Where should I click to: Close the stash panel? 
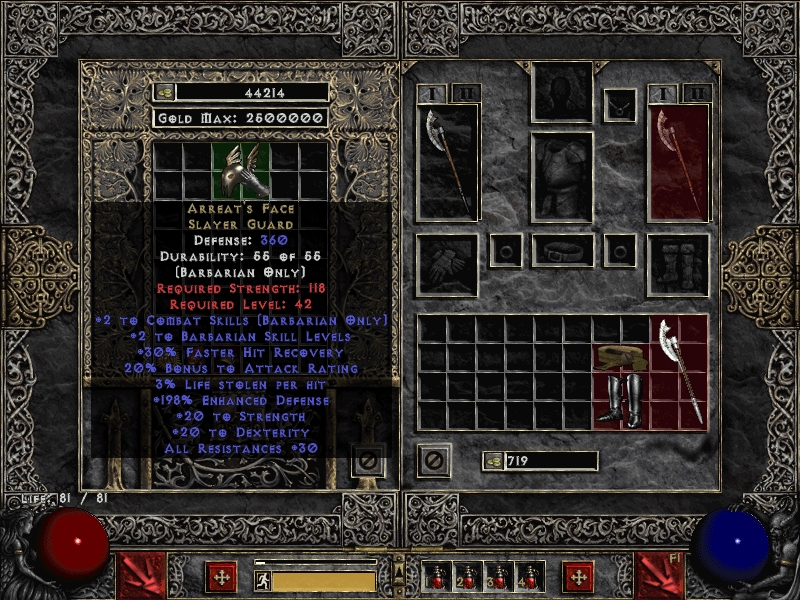[x=367, y=461]
